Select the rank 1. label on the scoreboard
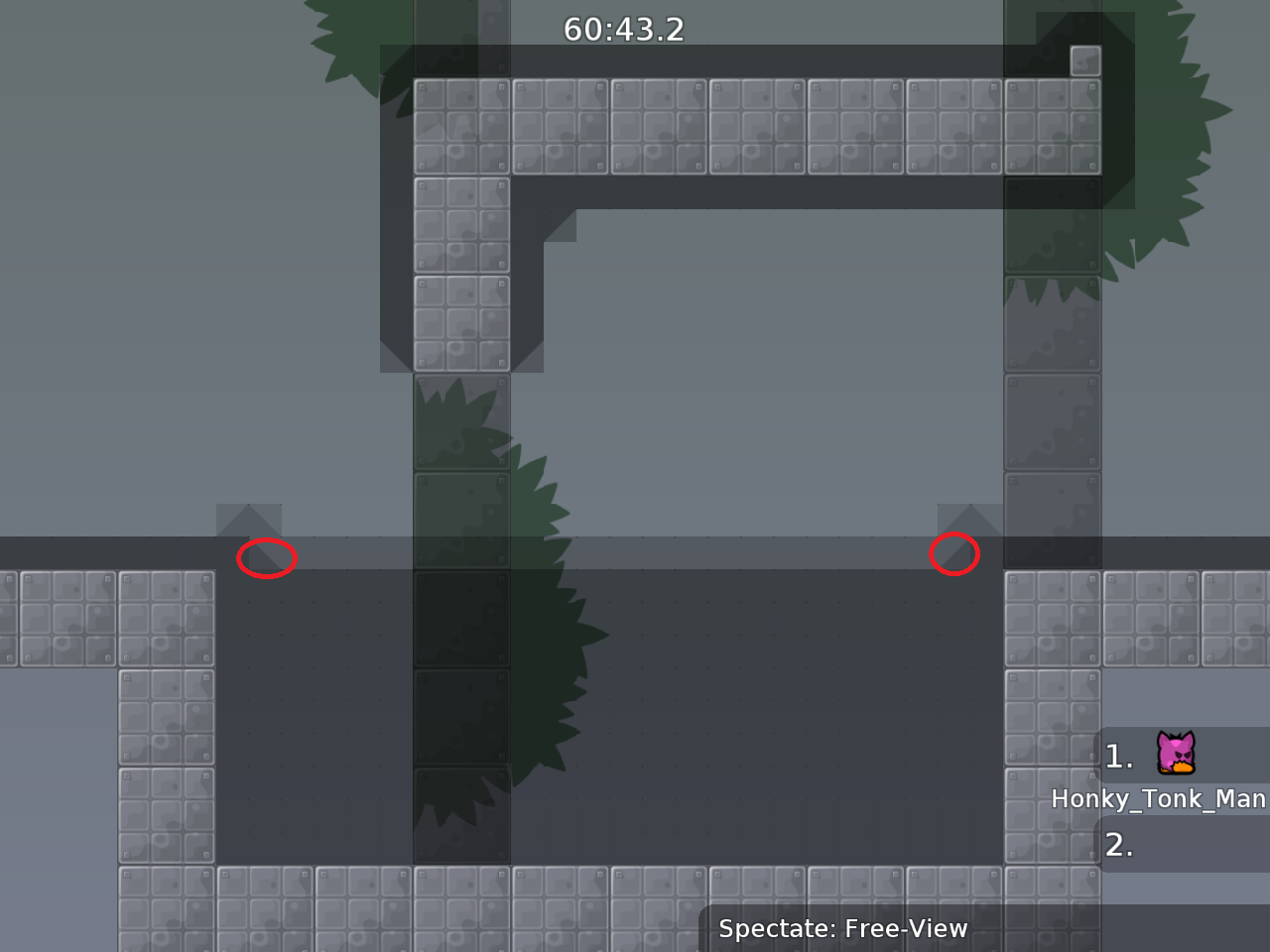Image resolution: width=1270 pixels, height=952 pixels. coord(1120,757)
